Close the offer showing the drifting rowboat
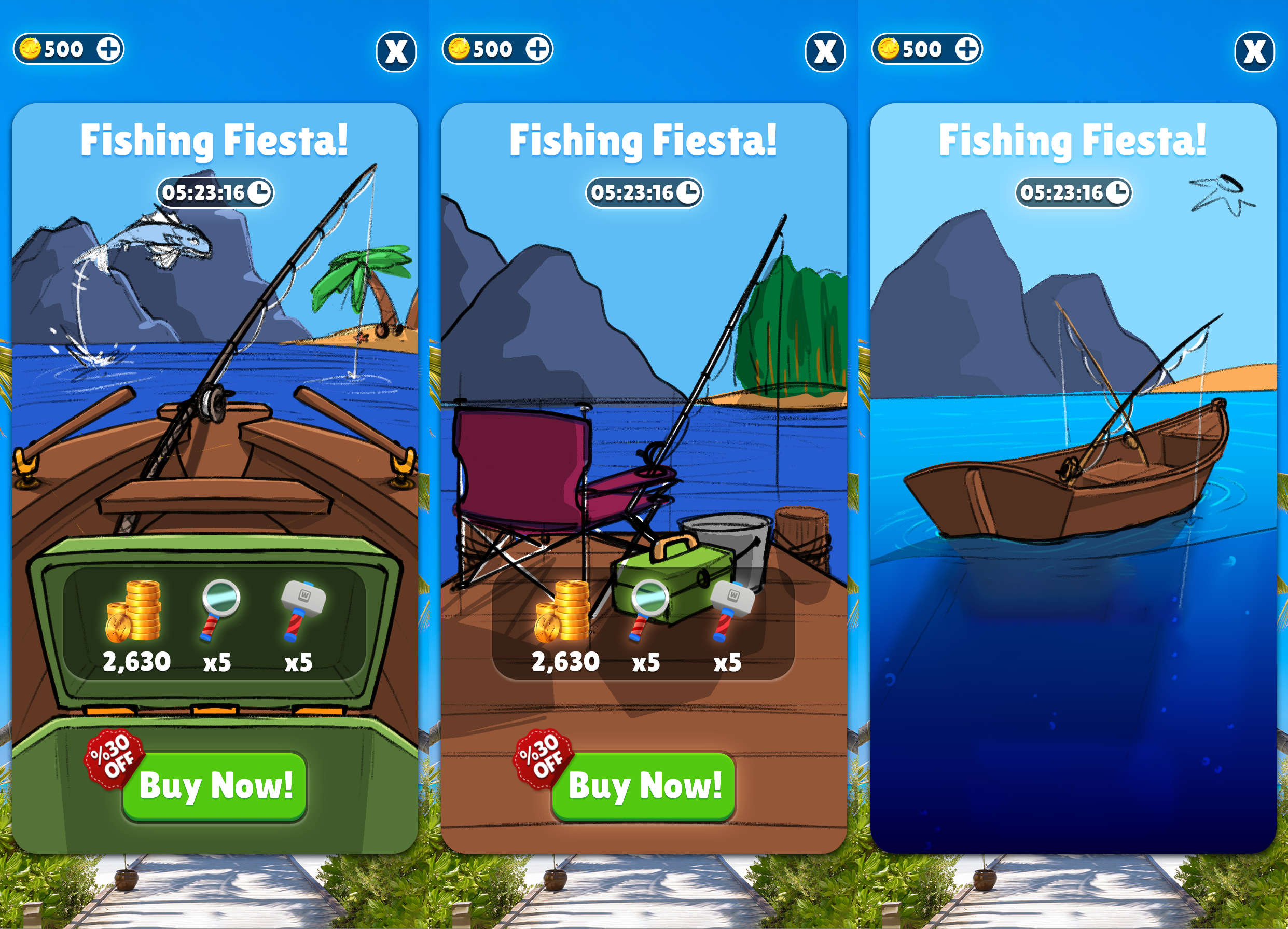The image size is (1288, 929). pos(1254,52)
